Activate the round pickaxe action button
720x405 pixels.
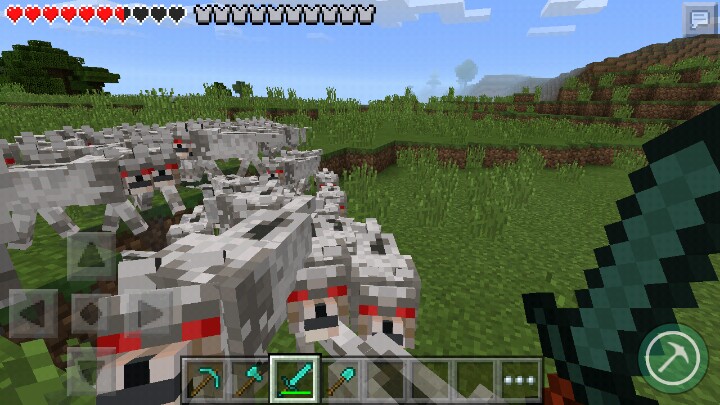pyautogui.click(x=670, y=354)
